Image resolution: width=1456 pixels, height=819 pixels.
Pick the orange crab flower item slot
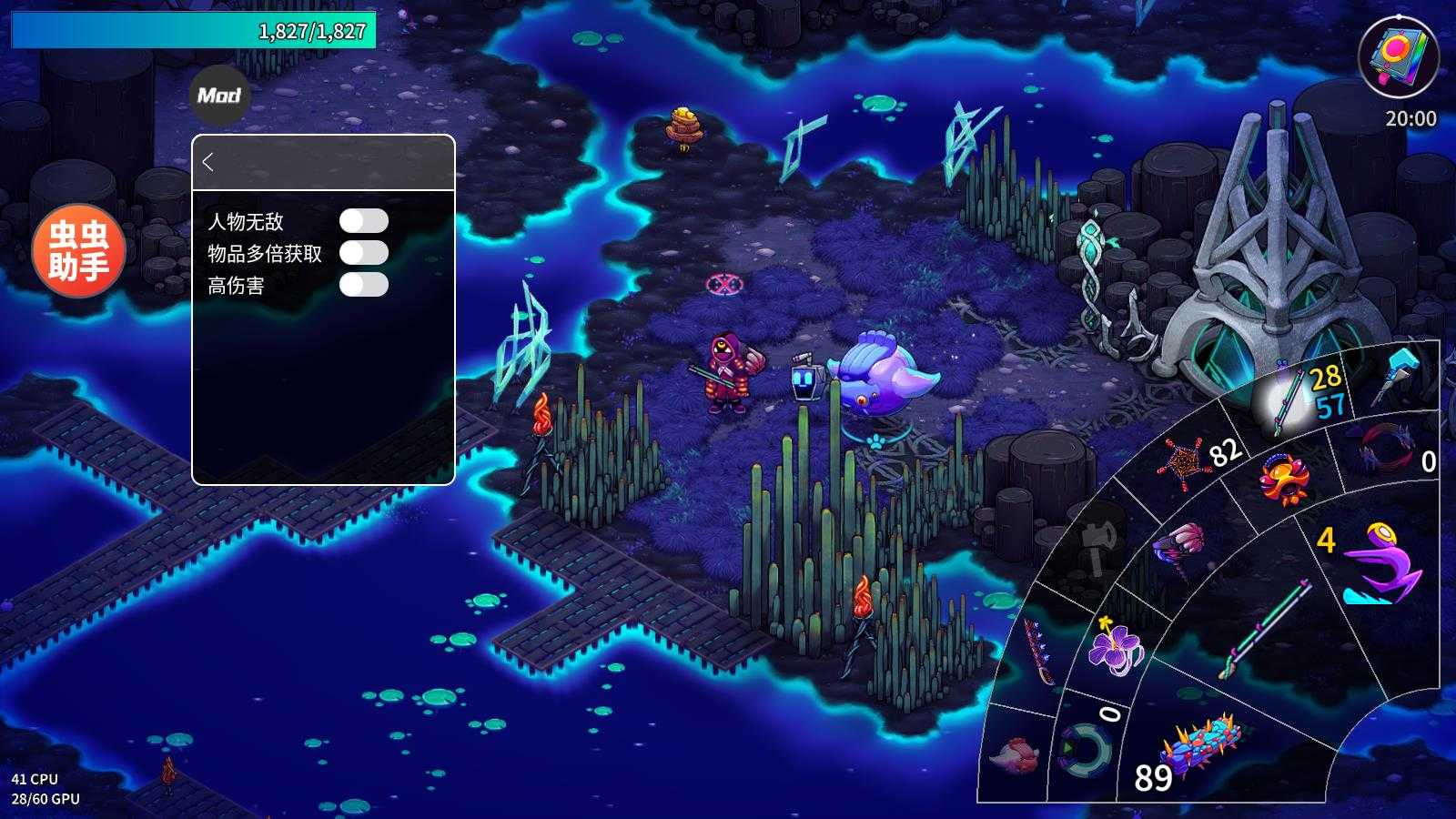pyautogui.click(x=1285, y=479)
